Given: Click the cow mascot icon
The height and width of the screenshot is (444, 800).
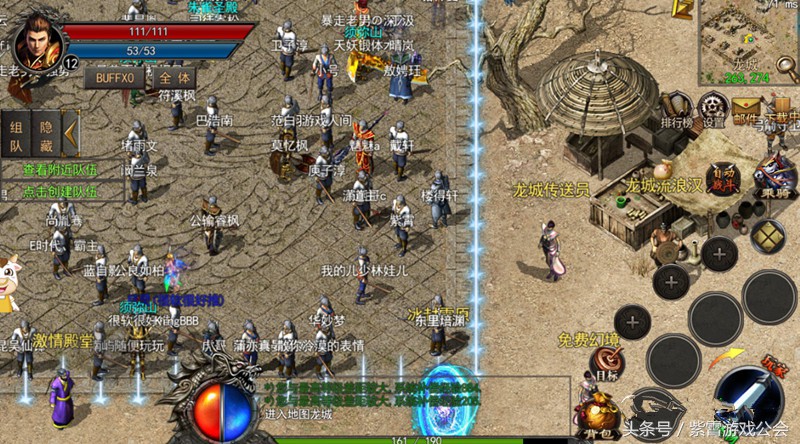Looking at the screenshot, I should pyautogui.click(x=9, y=280).
